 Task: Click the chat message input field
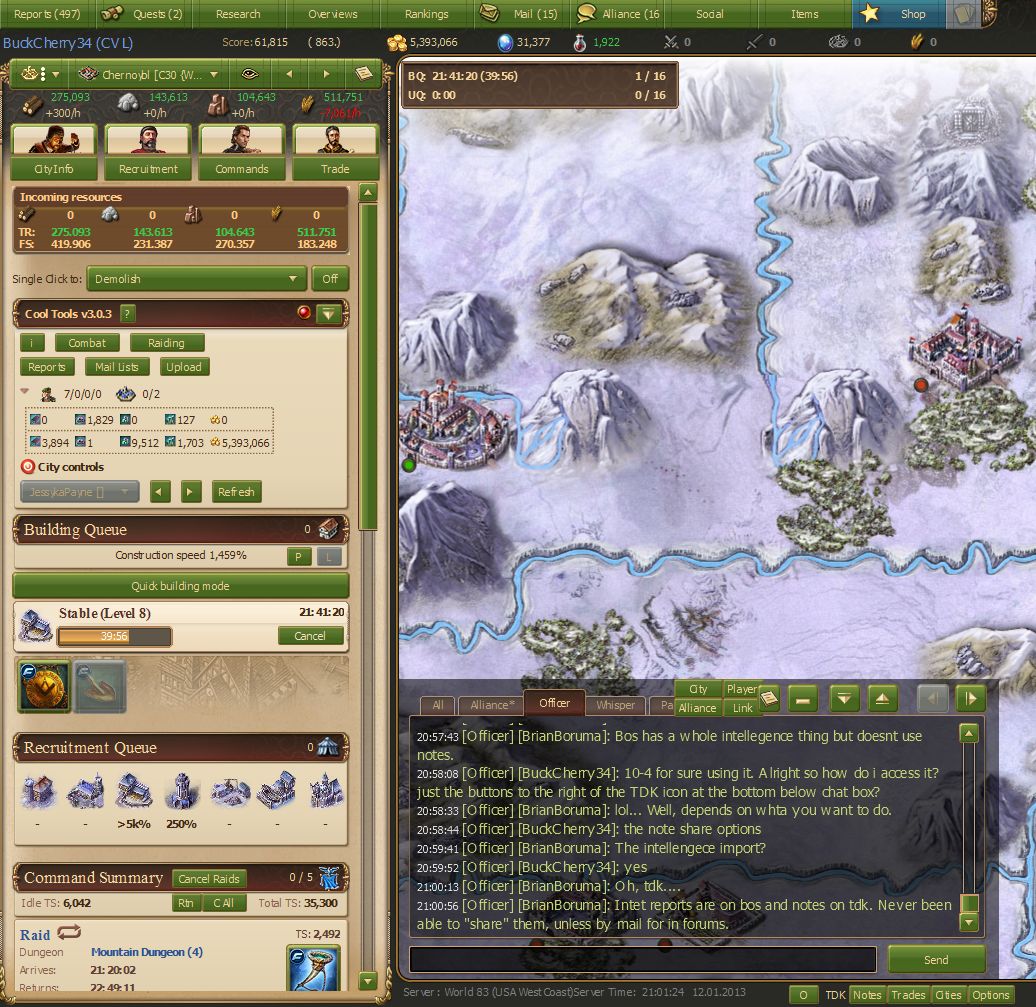(643, 960)
